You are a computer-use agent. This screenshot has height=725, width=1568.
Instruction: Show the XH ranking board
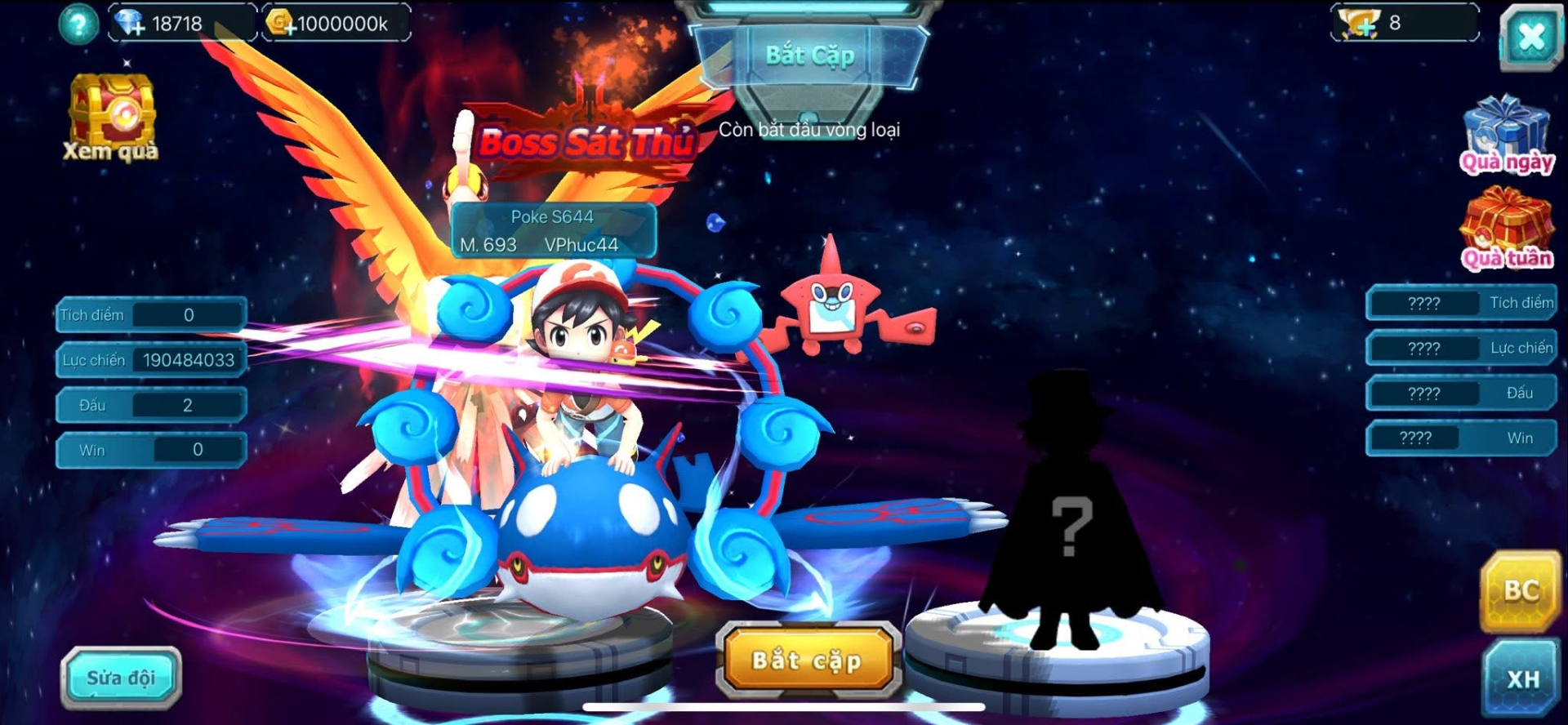point(1522,678)
